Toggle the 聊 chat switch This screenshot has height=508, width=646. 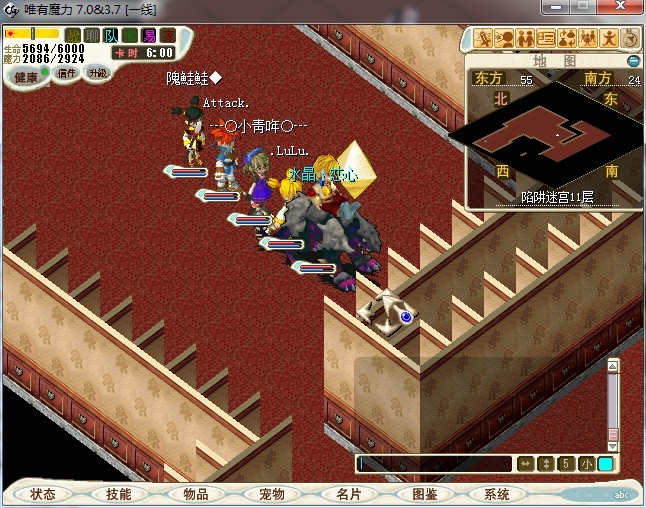93,35
